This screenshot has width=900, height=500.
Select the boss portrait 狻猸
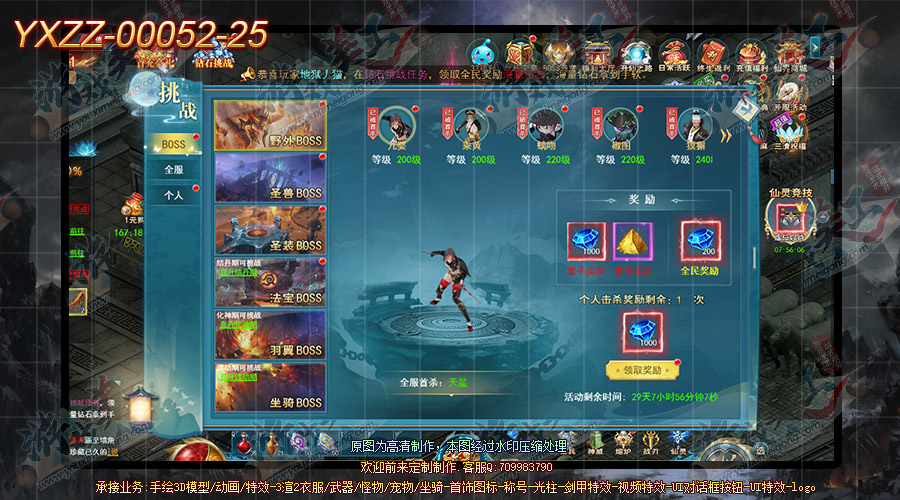tap(696, 127)
